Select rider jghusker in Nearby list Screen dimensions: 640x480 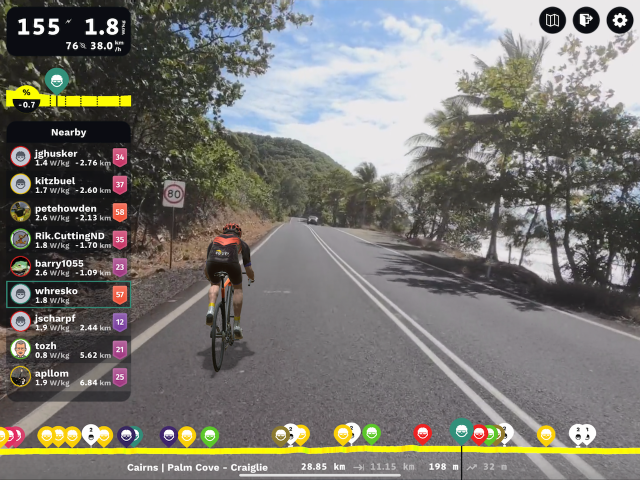(68, 157)
